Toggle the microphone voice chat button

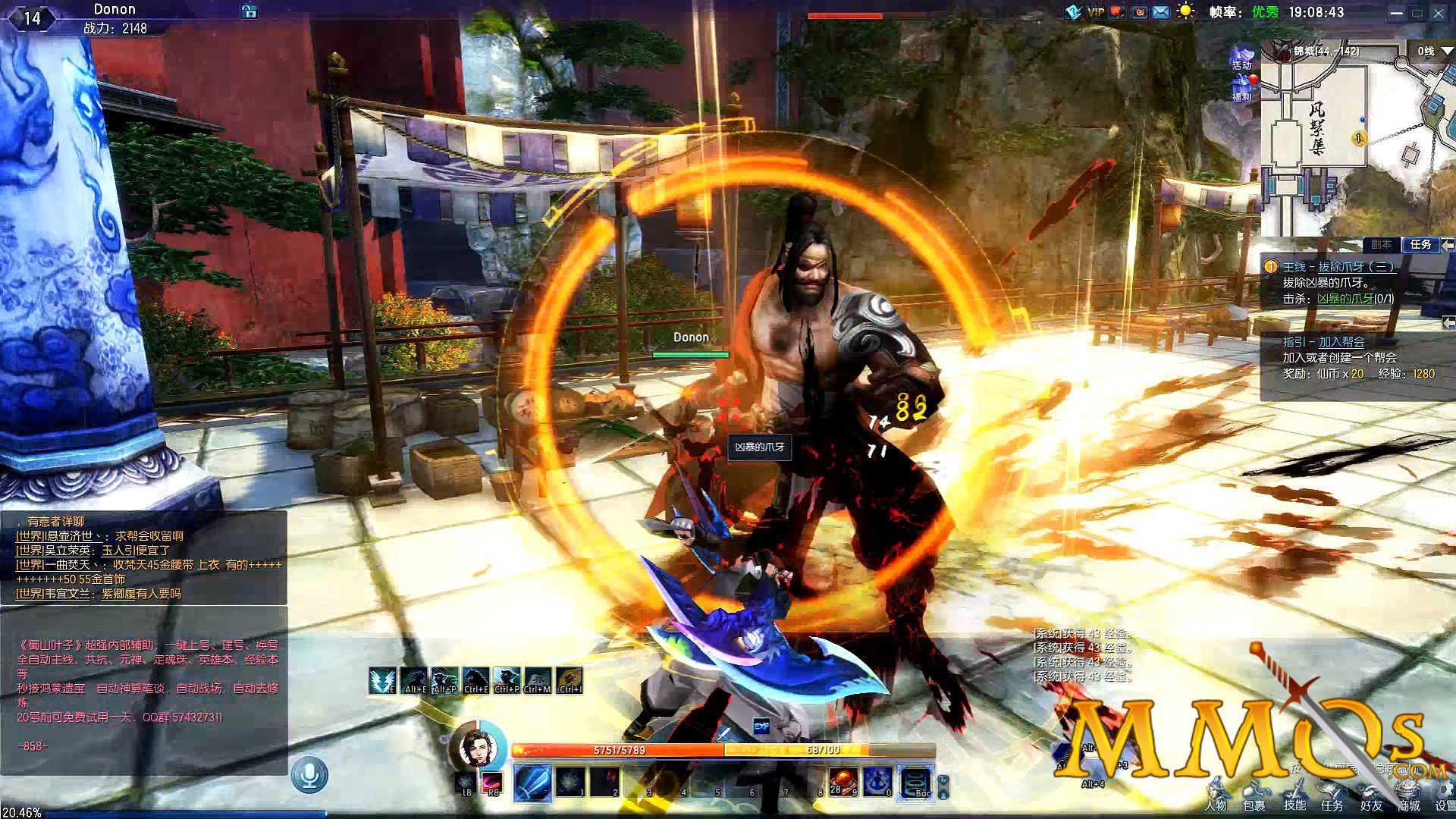(309, 775)
